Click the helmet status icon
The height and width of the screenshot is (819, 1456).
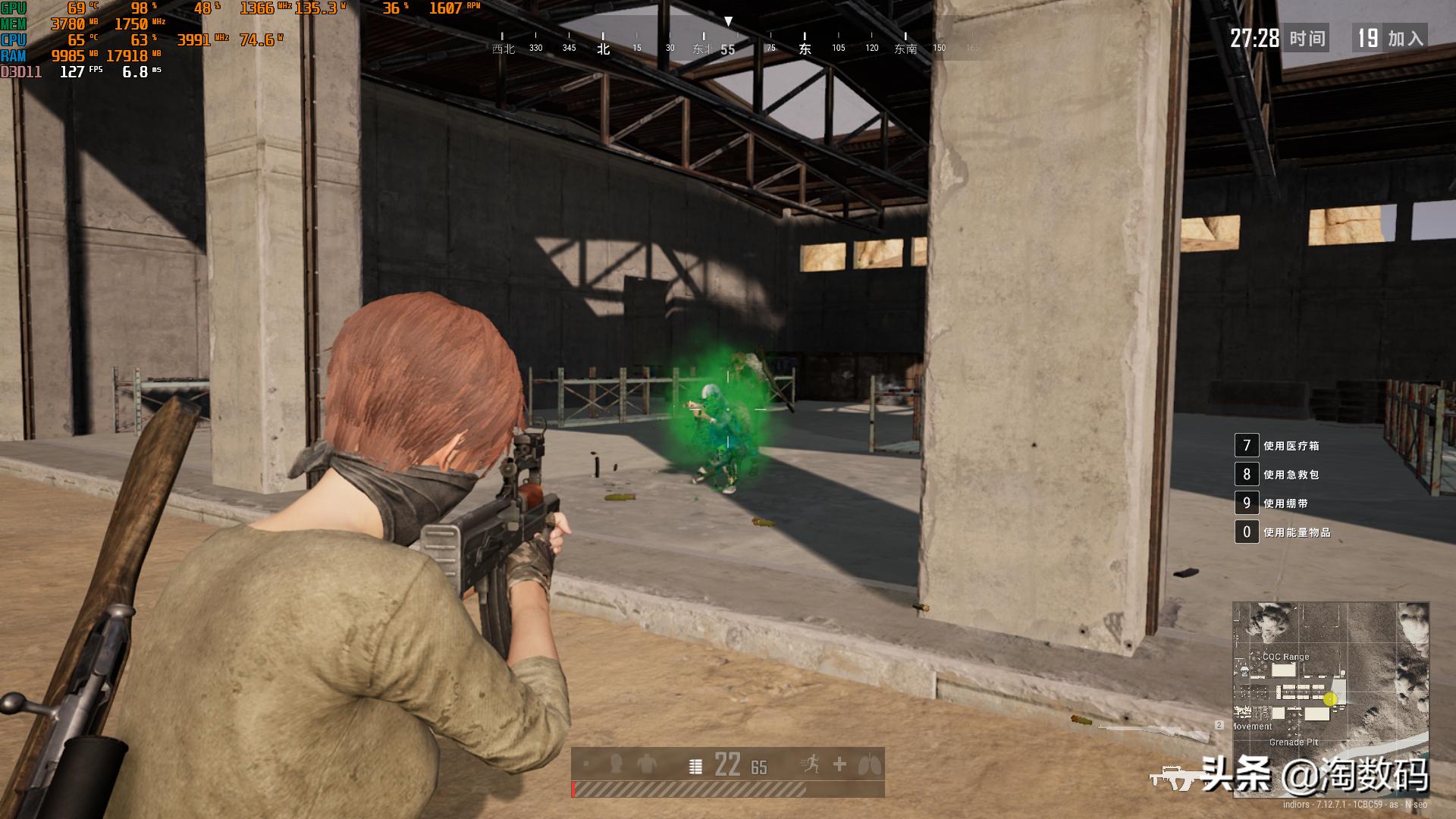[x=616, y=764]
